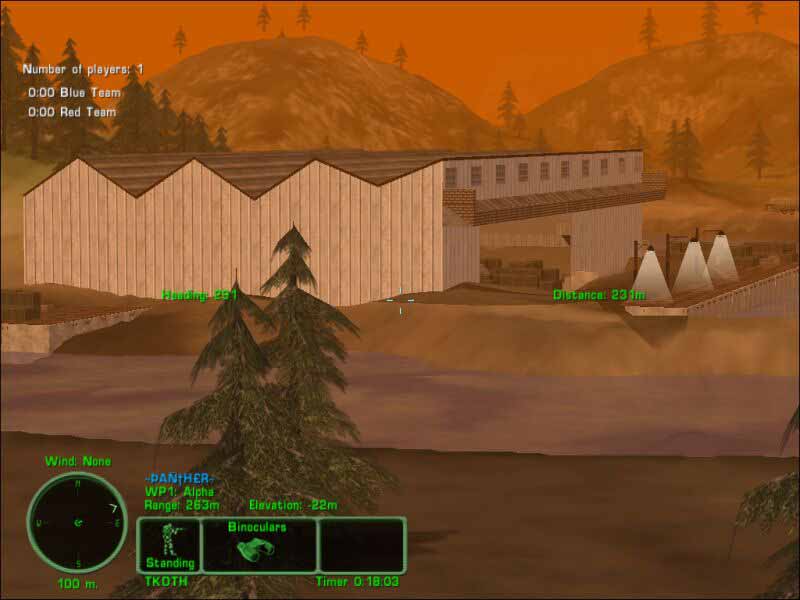Image resolution: width=800 pixels, height=600 pixels.
Task: Click the circular compass radar
Action: [x=77, y=522]
